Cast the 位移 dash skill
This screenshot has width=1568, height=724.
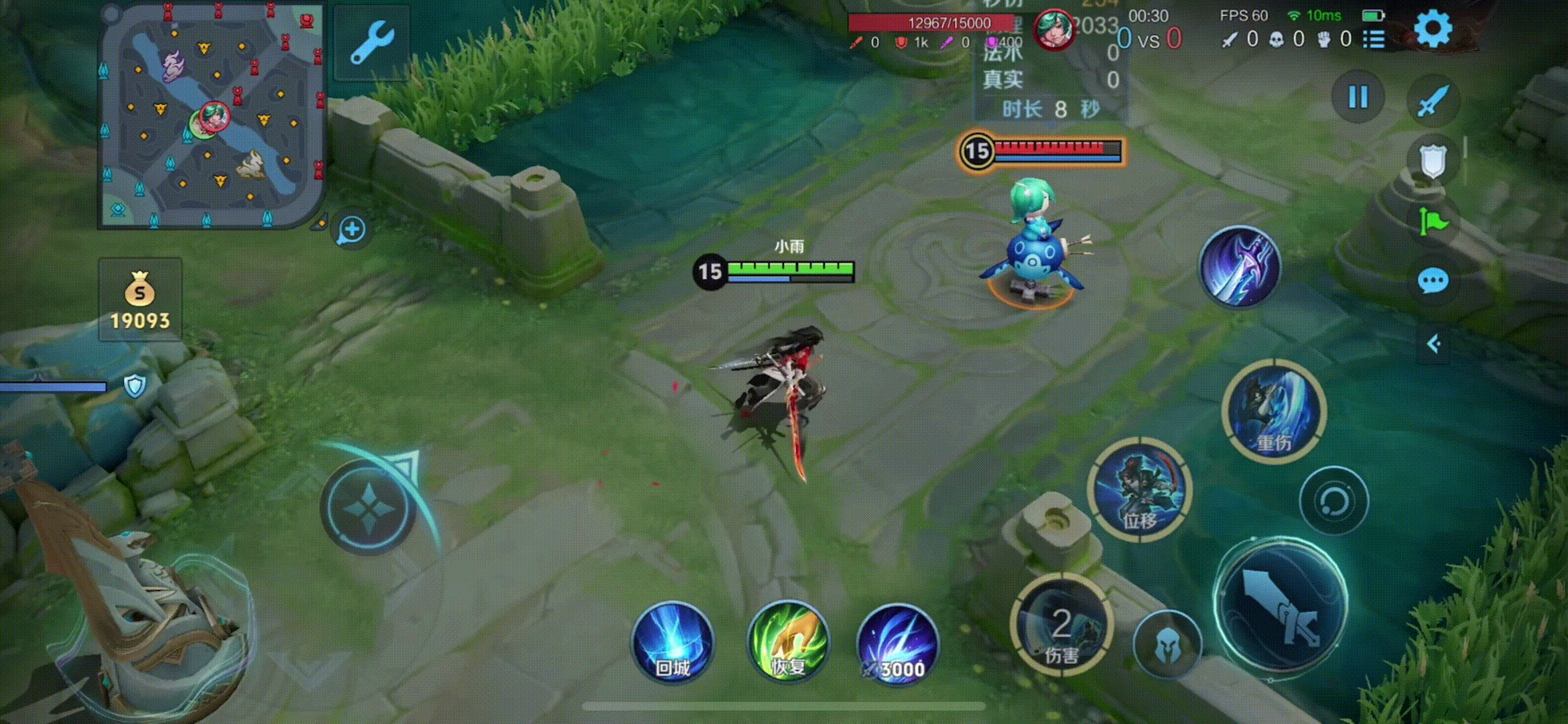(x=1140, y=489)
